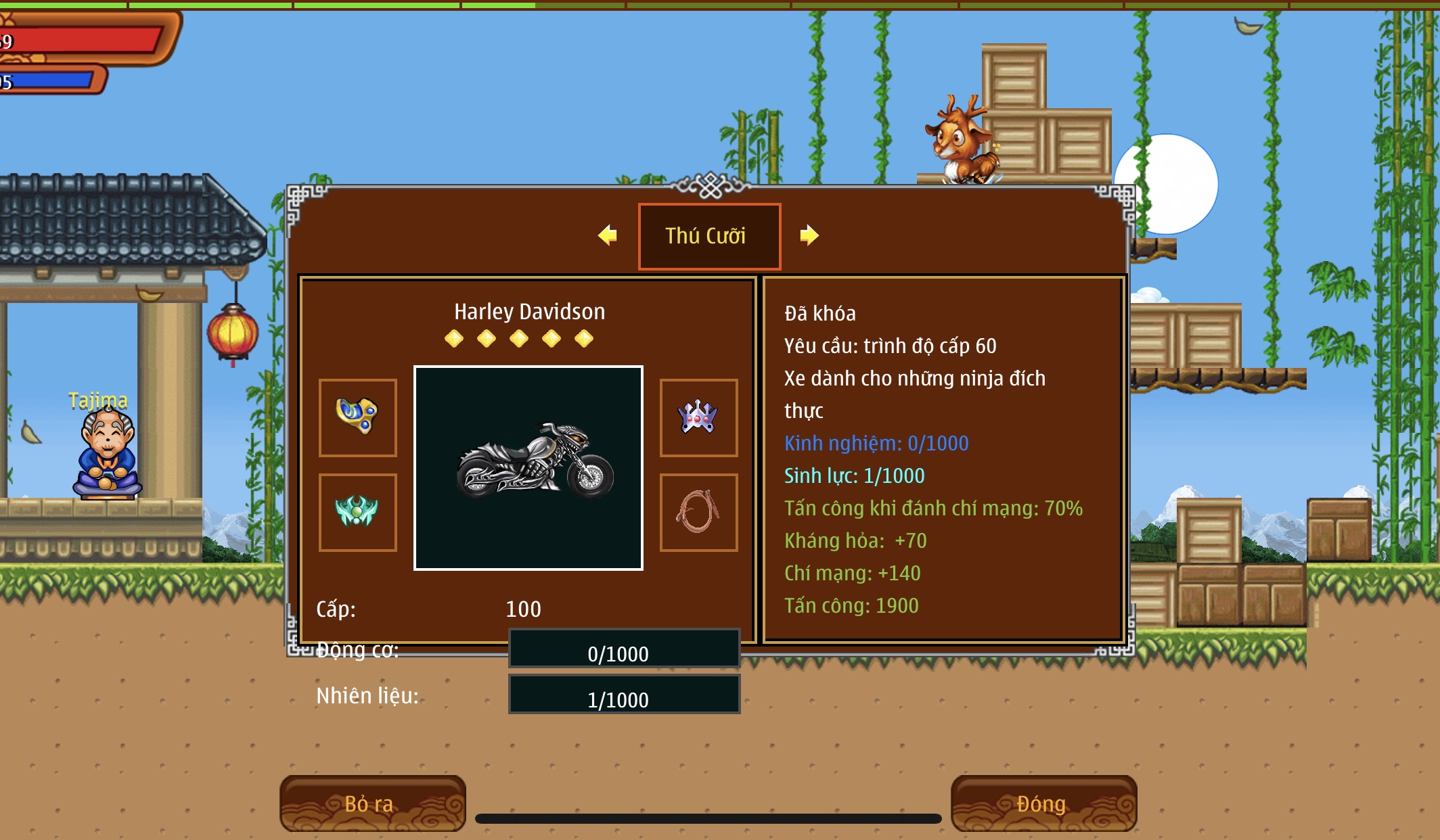
Task: Select the Thú Cưỡi tab
Action: pos(709,236)
